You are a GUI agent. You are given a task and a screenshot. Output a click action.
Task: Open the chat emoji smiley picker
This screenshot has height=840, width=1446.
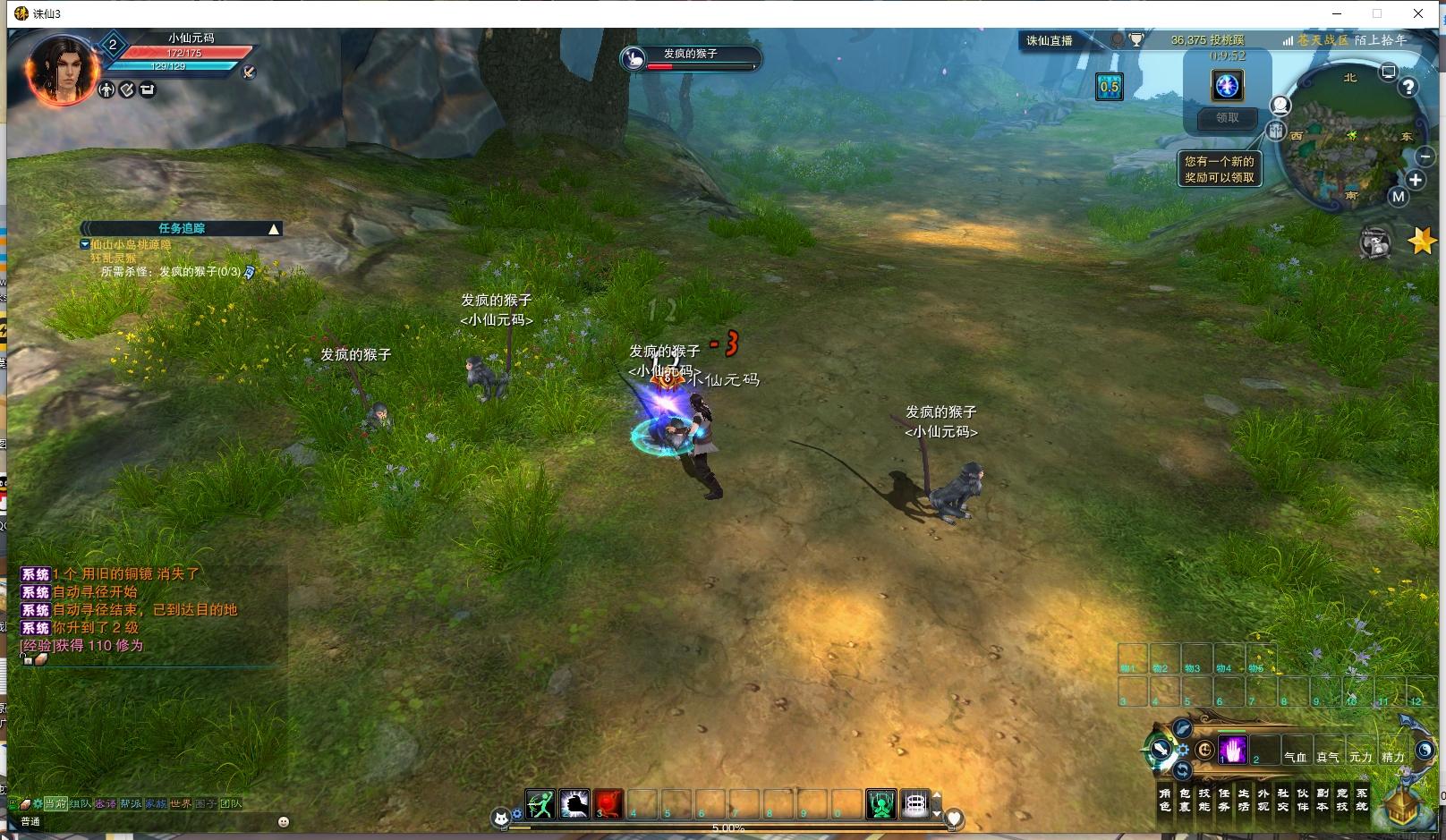click(284, 821)
